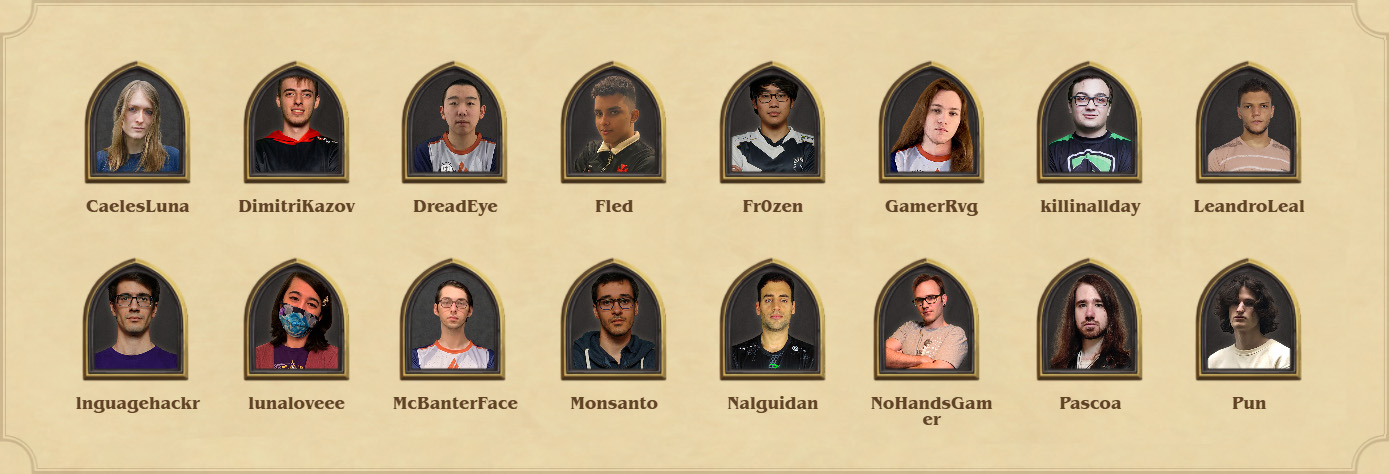1389x474 pixels.
Task: Choose the DreadEye portrait tile
Action: click(455, 123)
